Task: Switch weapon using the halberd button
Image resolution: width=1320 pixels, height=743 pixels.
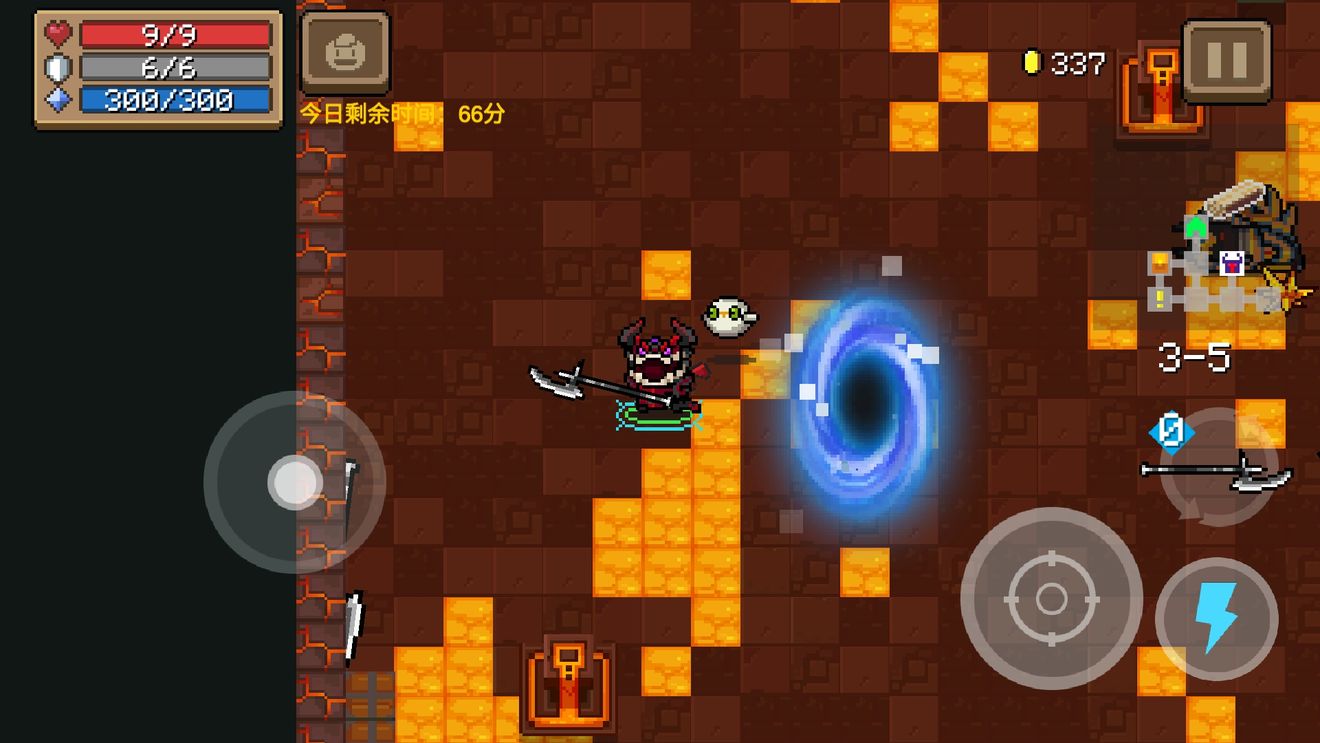Action: (1218, 468)
